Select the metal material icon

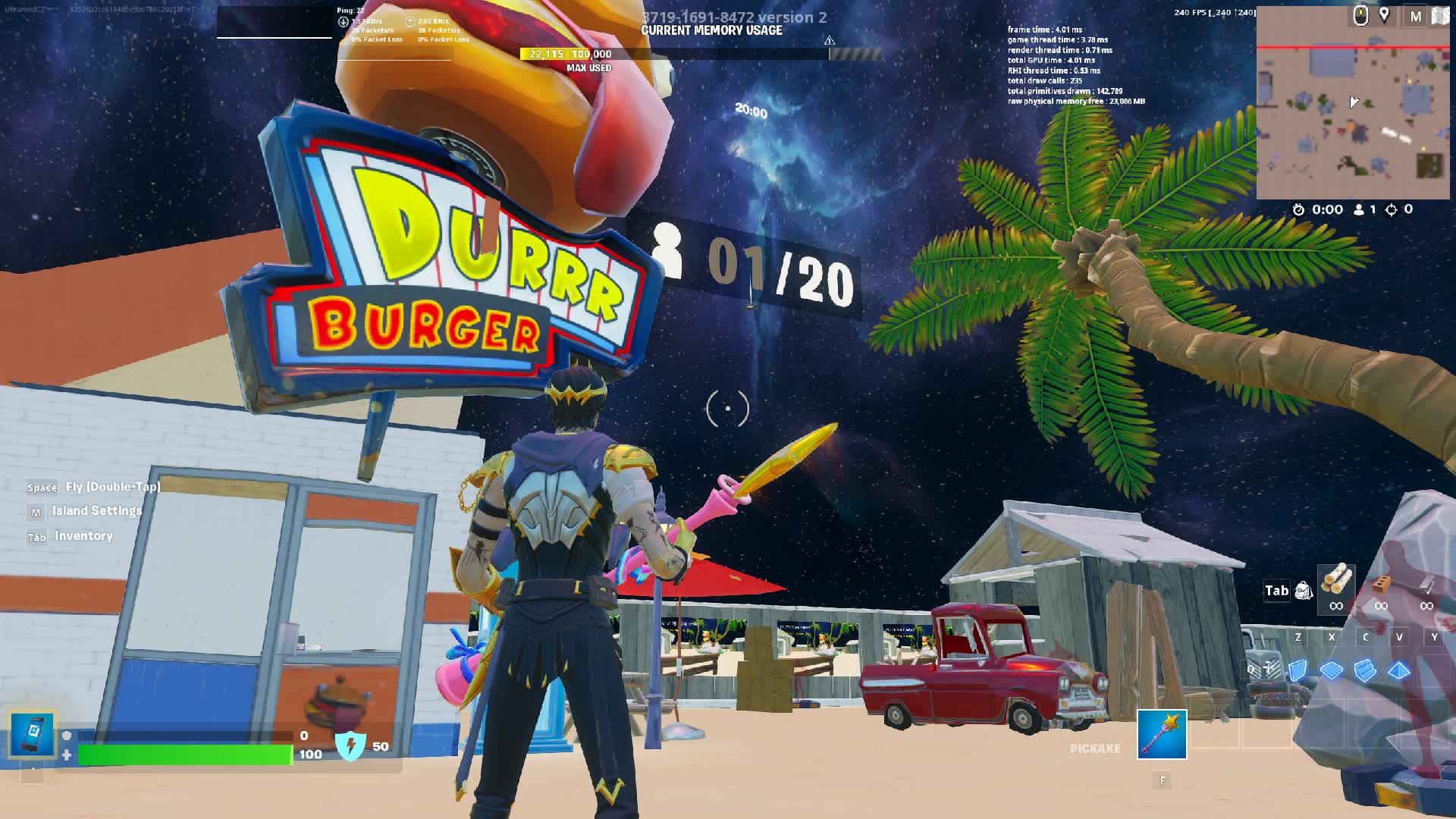coord(1426,585)
